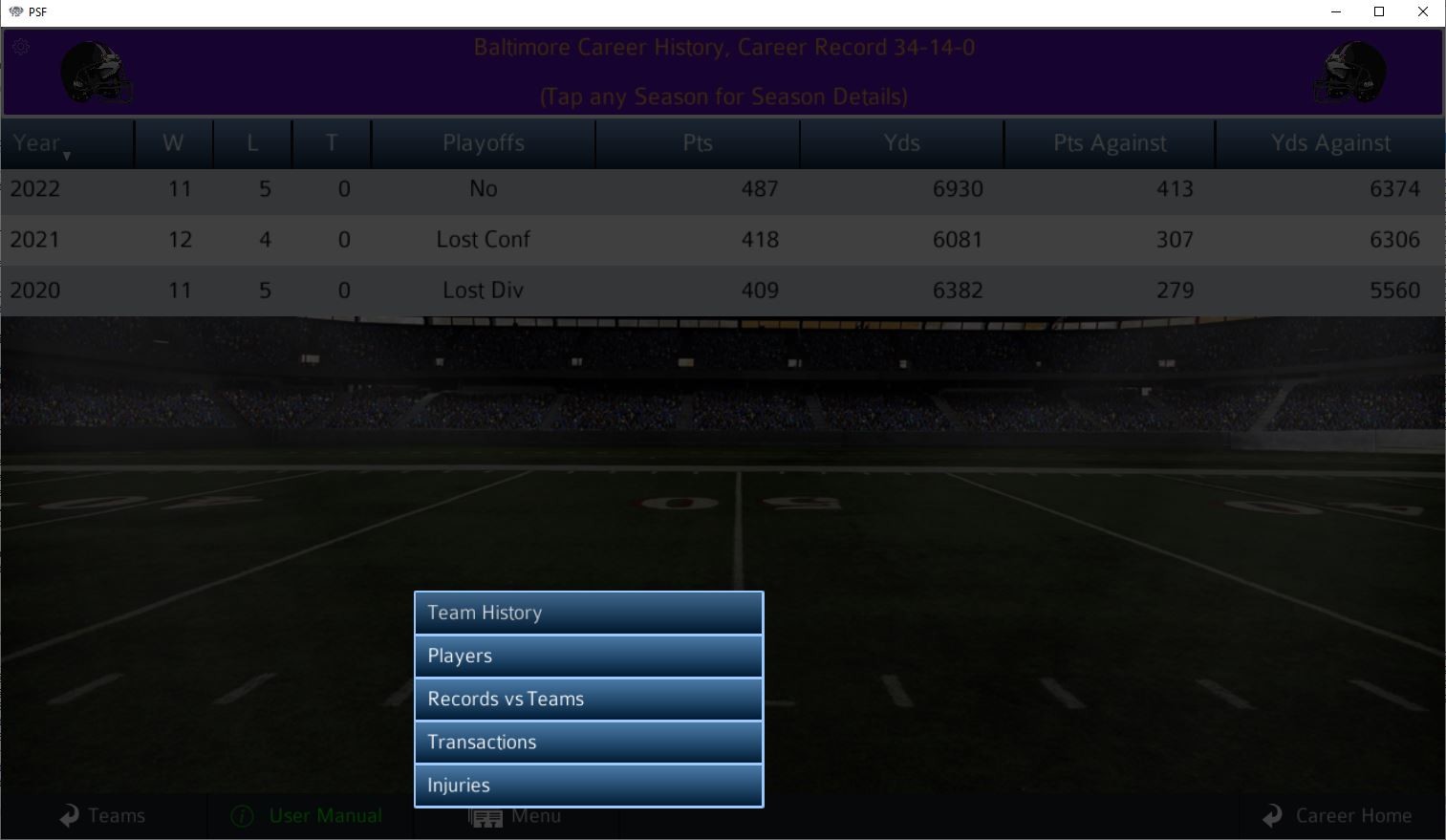Select Team History from the menu
Screen dimensions: 1446x840
[588, 613]
